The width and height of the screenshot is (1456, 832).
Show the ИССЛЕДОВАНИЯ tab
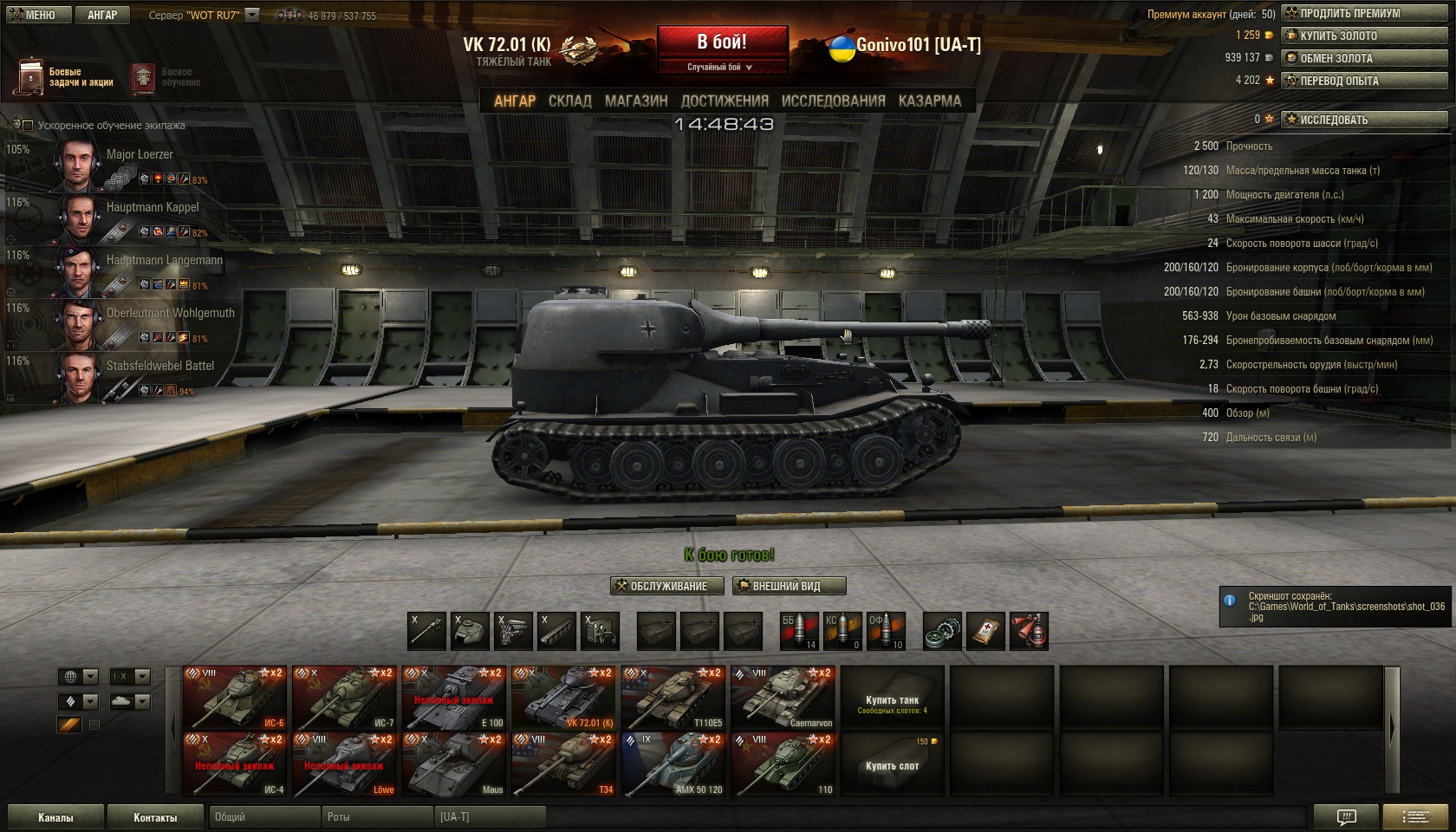coord(833,101)
